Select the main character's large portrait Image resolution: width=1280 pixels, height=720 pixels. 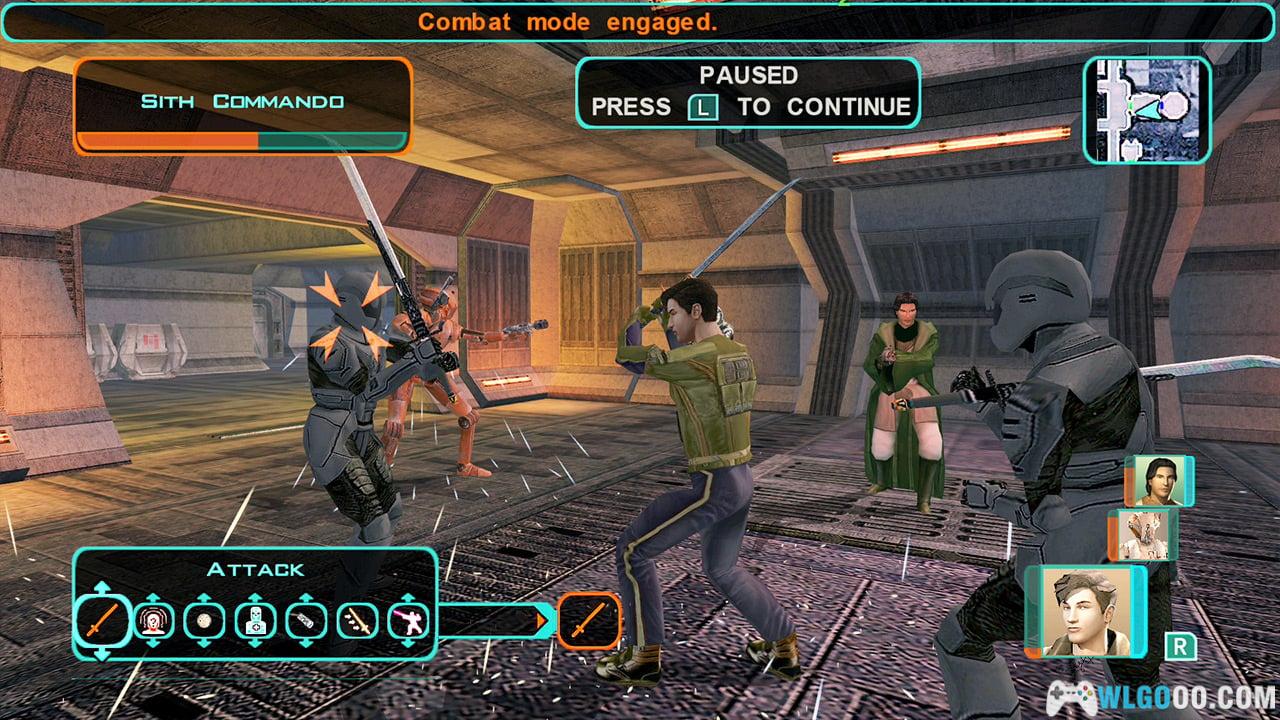click(1086, 611)
